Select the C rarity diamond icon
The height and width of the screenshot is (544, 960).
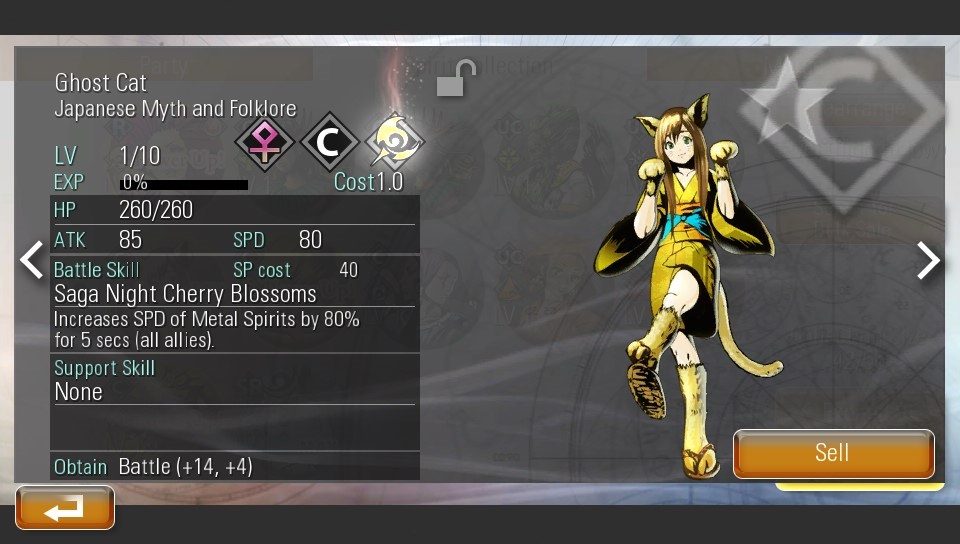click(x=329, y=143)
